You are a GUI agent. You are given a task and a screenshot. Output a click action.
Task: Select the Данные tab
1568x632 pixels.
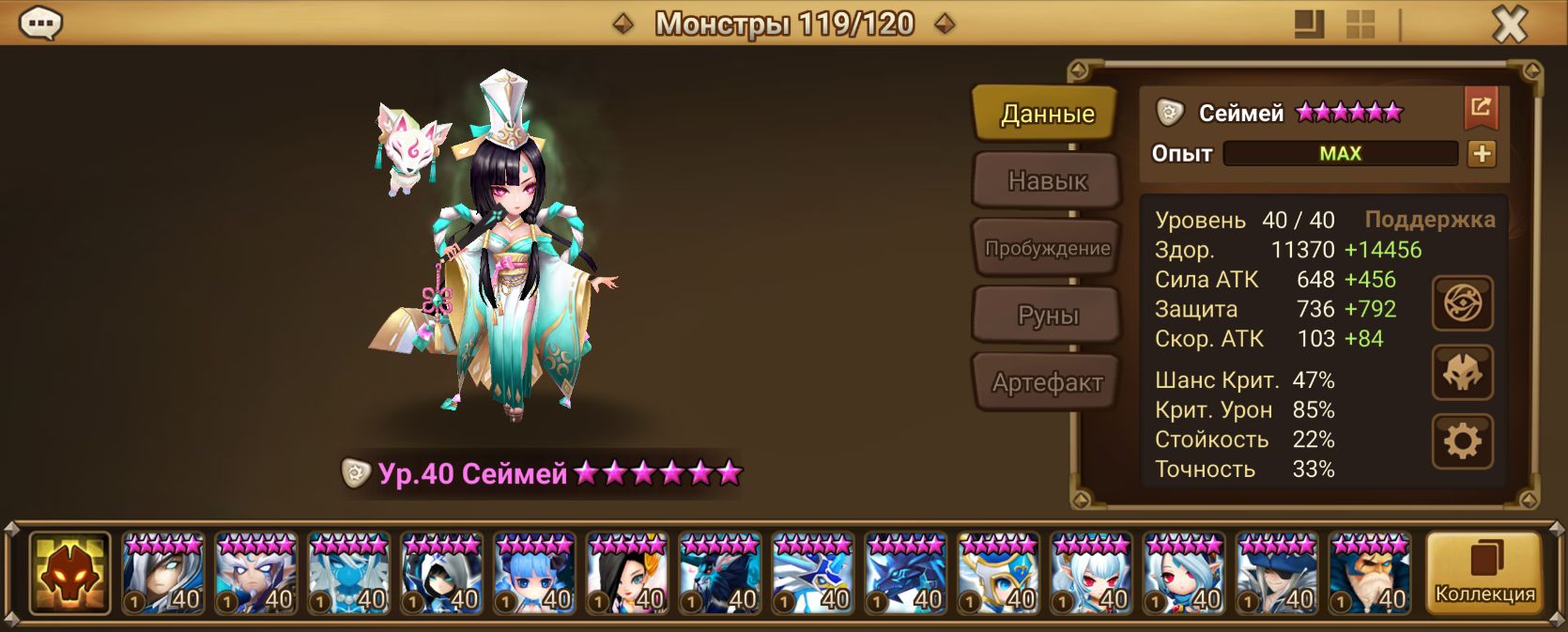[1046, 115]
